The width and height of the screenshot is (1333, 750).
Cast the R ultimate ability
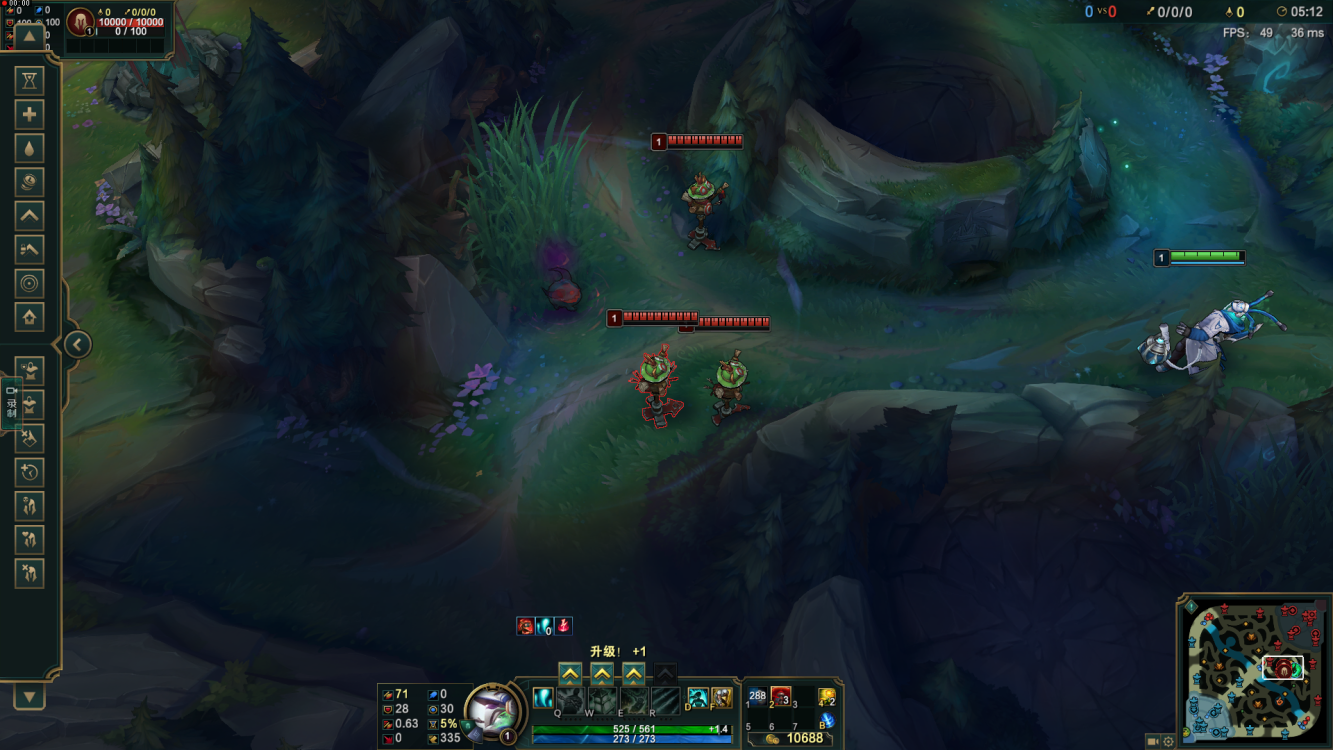tap(666, 699)
